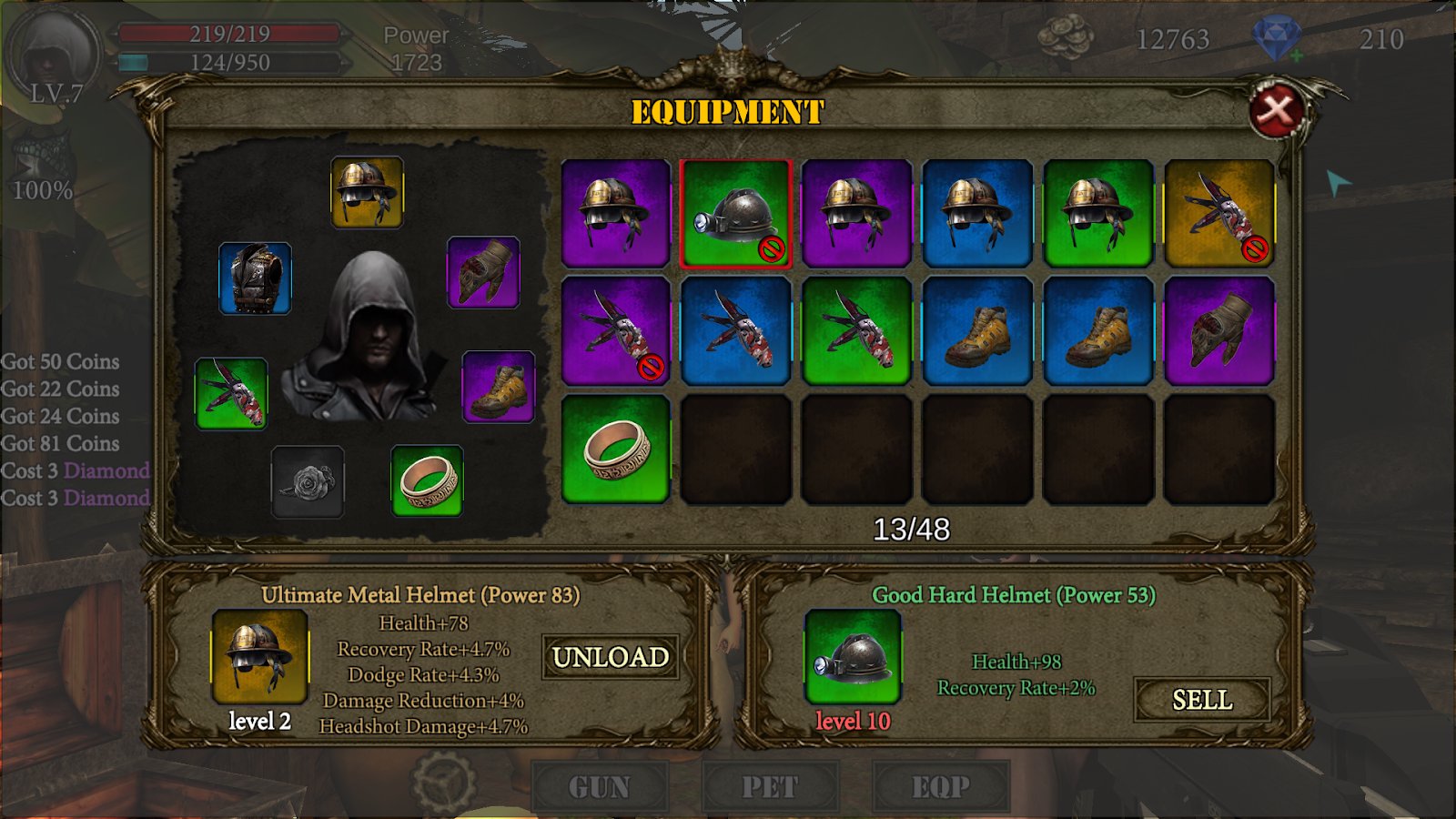This screenshot has width=1456, height=819.
Task: Click the equipped gold helmet slot
Action: point(367,192)
